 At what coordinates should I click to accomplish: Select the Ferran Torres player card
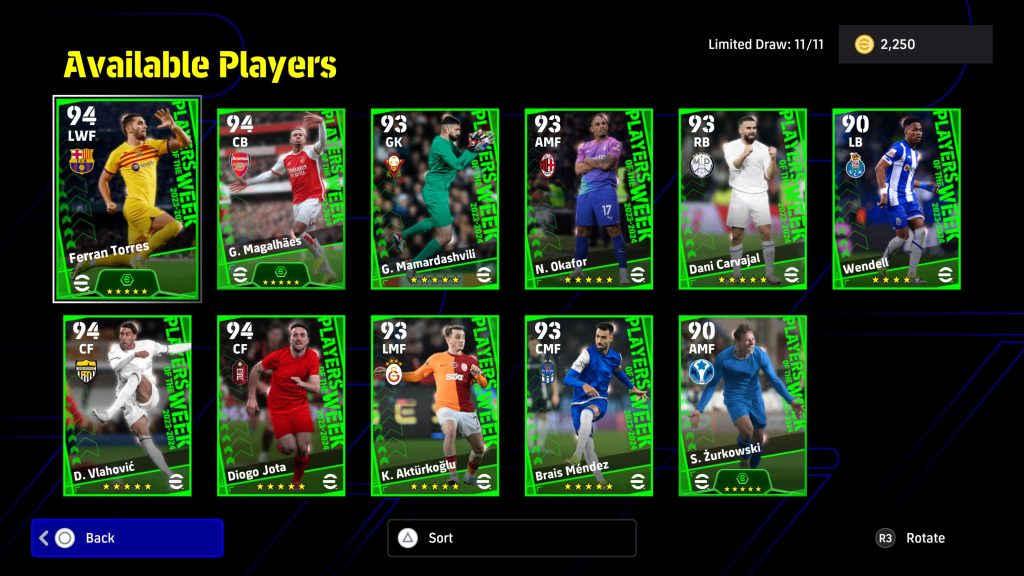click(127, 198)
